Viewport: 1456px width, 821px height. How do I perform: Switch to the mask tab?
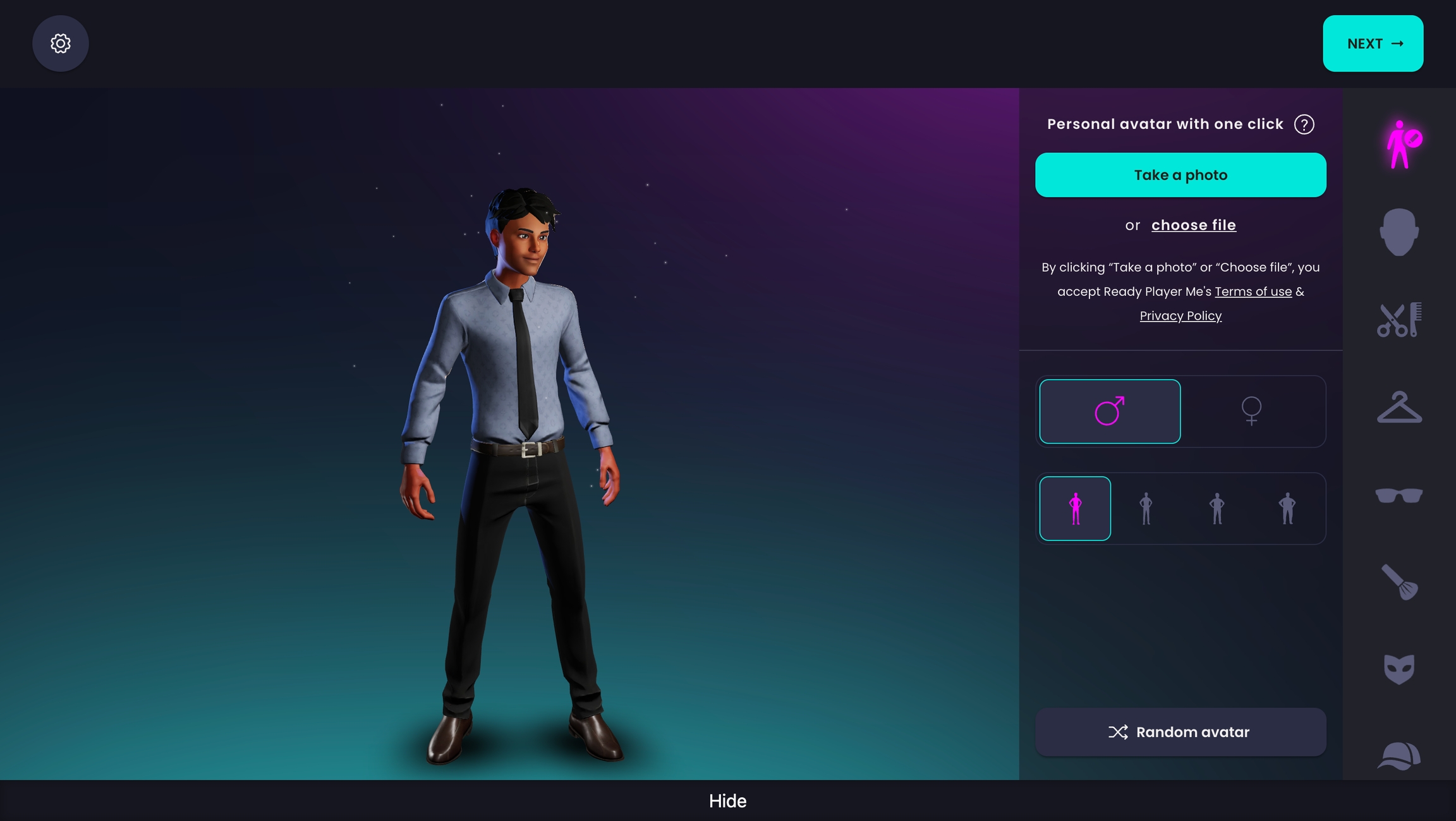[x=1398, y=669]
